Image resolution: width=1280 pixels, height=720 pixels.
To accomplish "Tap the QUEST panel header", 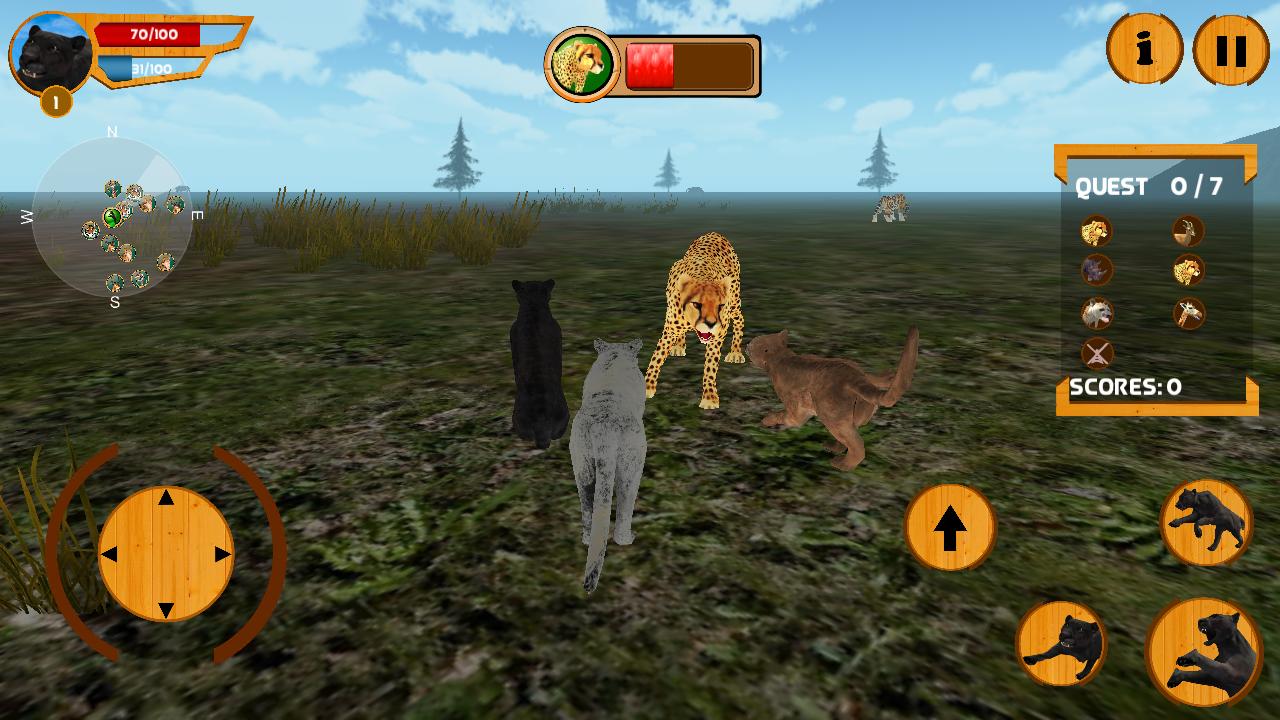I will pyautogui.click(x=1152, y=187).
